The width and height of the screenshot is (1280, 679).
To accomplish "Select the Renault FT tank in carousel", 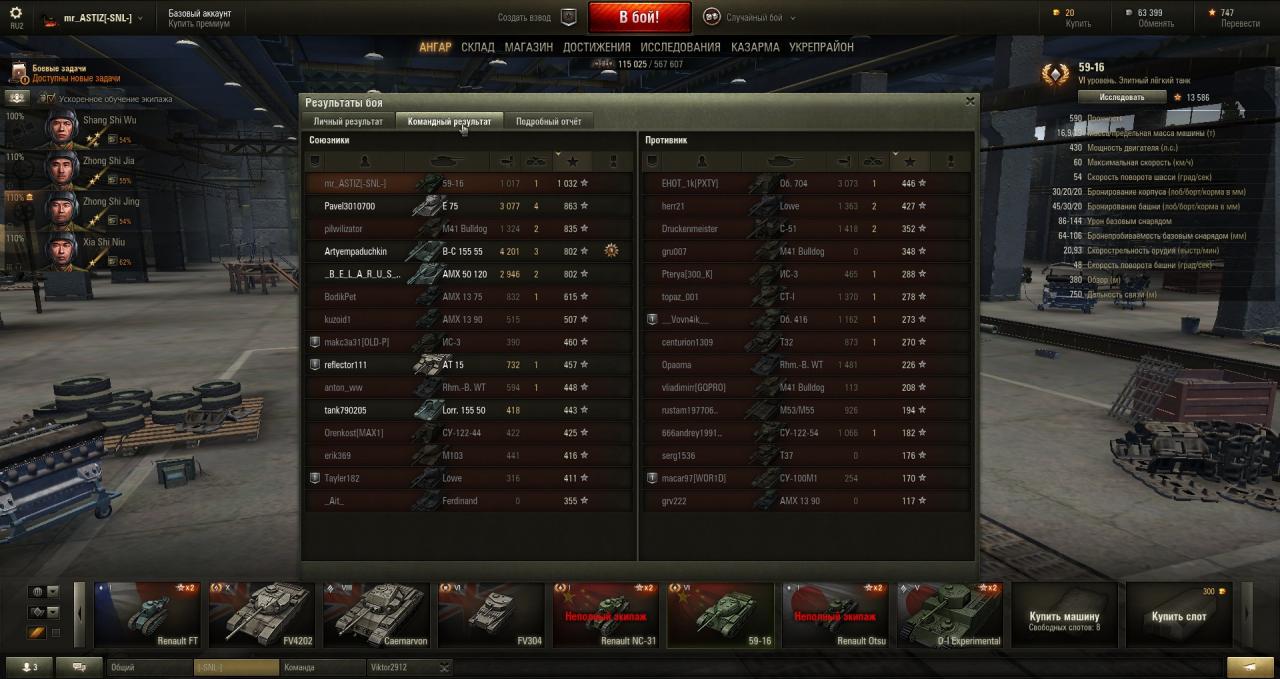I will click(x=148, y=614).
